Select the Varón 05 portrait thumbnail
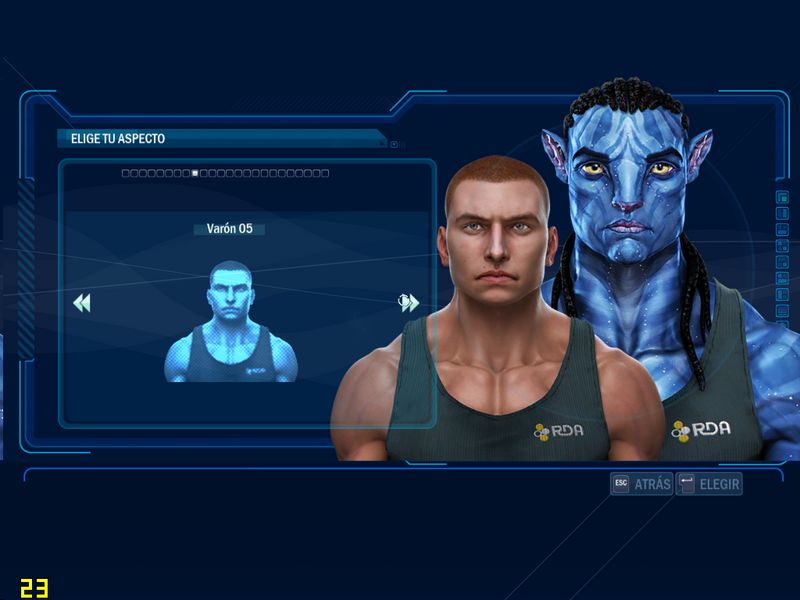The width and height of the screenshot is (800, 600). point(231,322)
